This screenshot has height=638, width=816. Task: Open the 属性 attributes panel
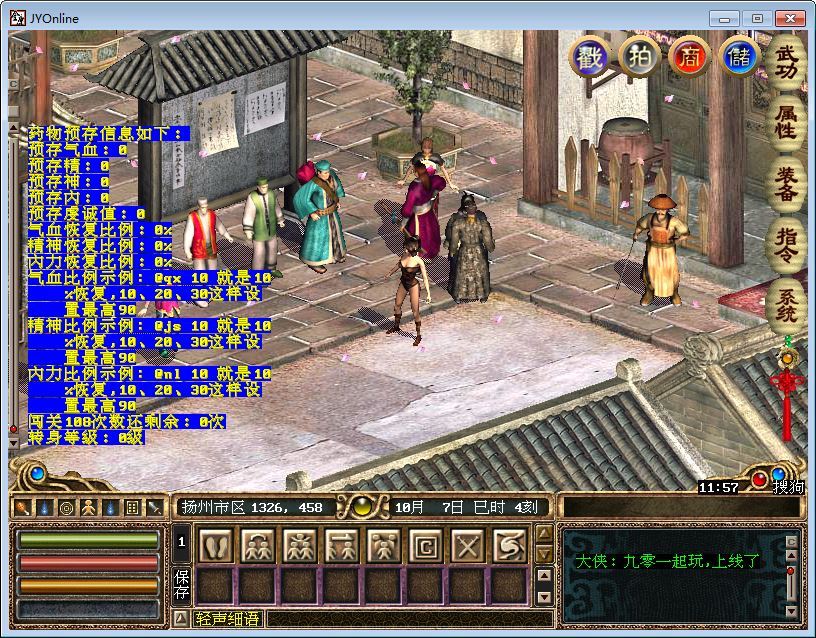click(787, 120)
